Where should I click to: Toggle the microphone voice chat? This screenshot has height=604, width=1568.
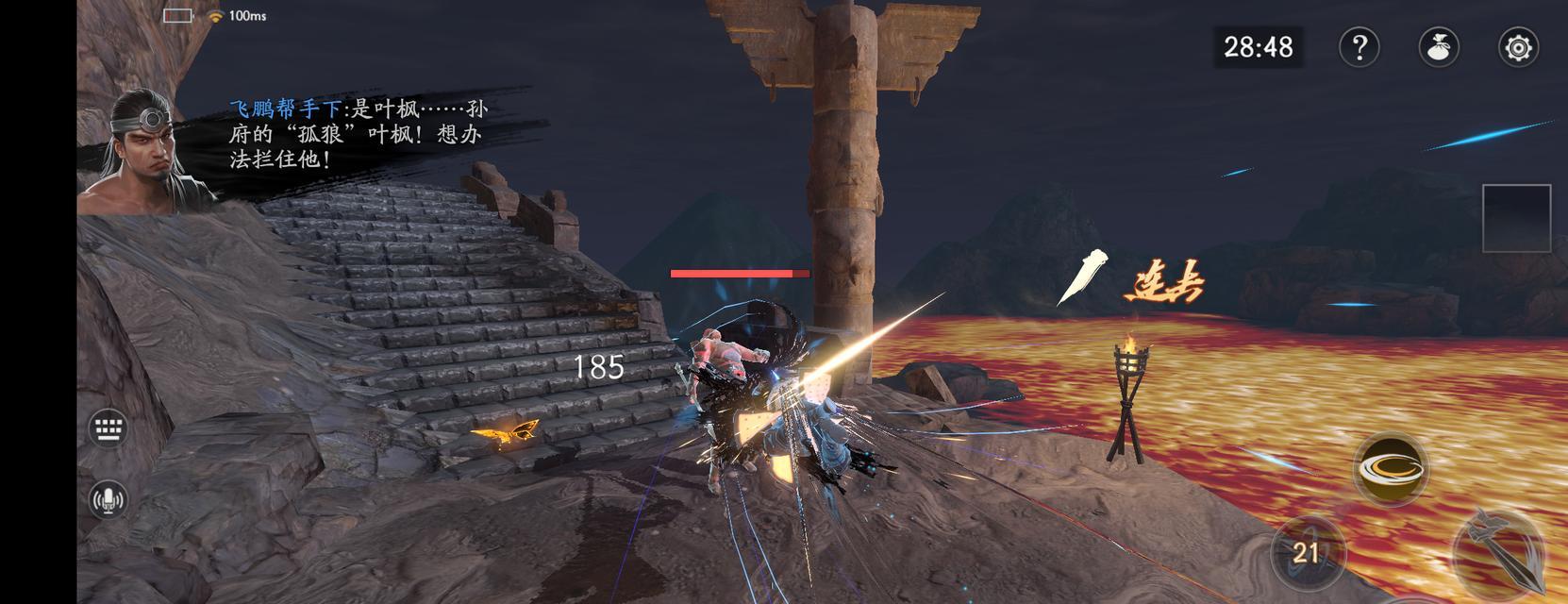108,498
